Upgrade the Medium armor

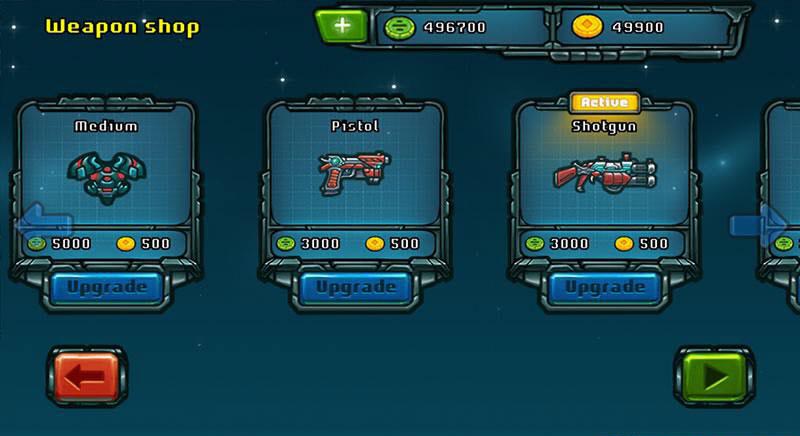coord(106,287)
